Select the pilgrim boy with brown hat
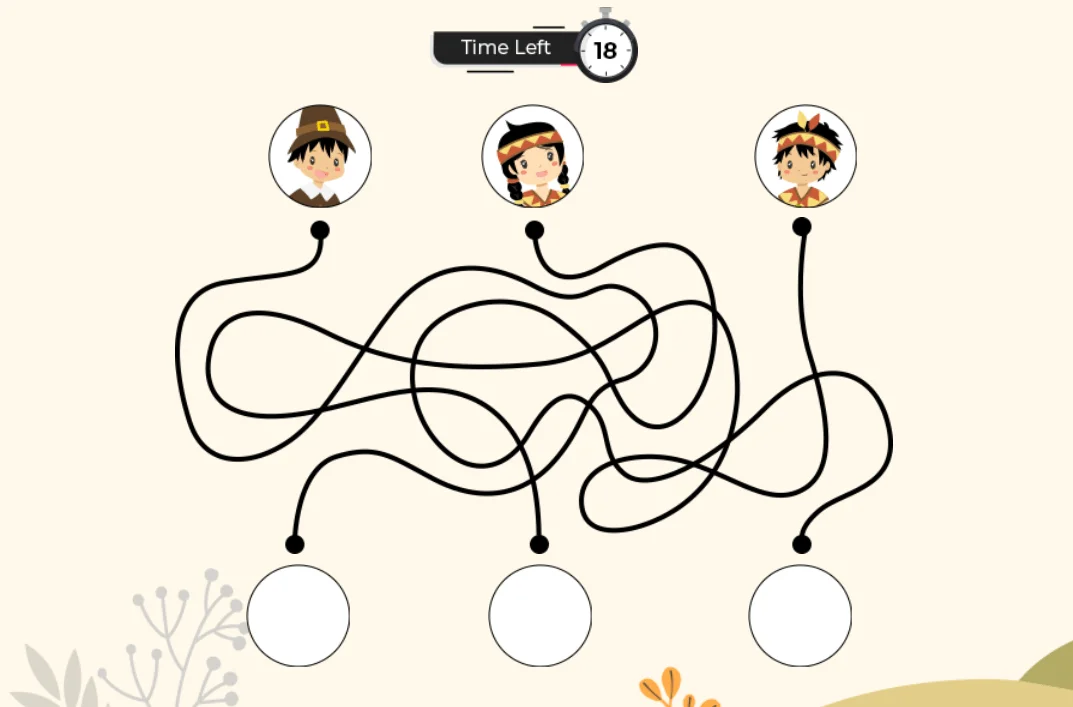1073x707 pixels. tap(320, 156)
